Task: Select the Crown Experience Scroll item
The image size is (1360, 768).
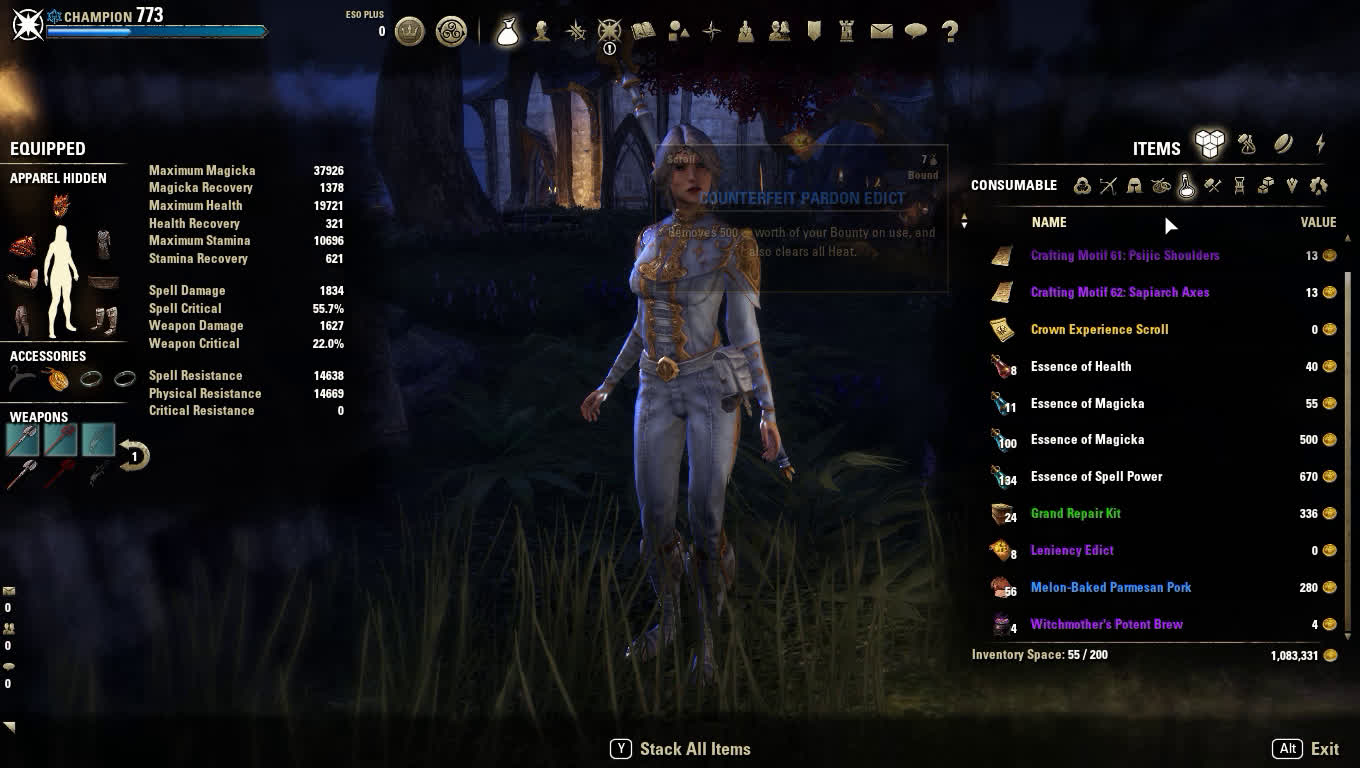Action: pos(1099,329)
